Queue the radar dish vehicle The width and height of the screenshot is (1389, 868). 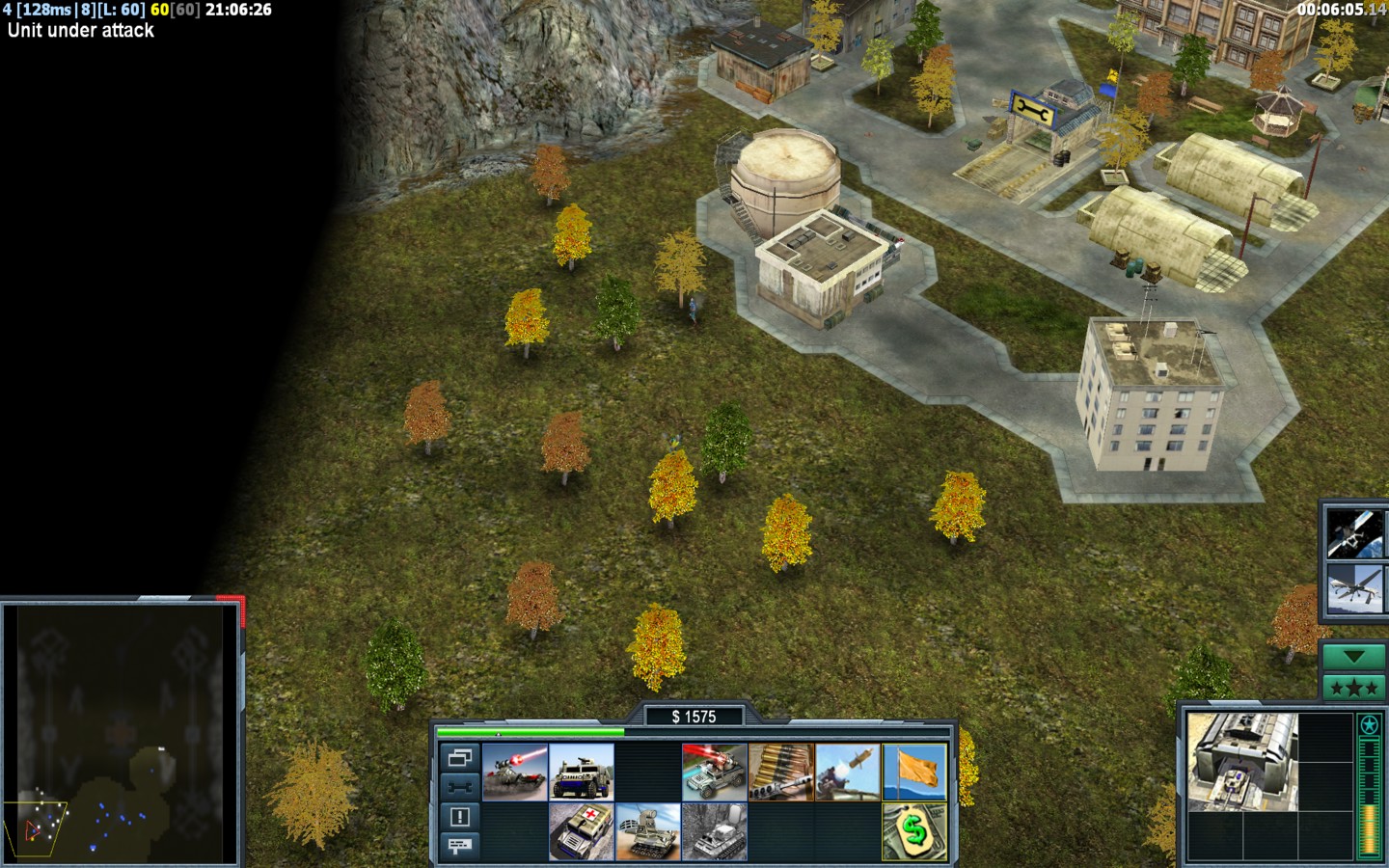click(x=648, y=831)
